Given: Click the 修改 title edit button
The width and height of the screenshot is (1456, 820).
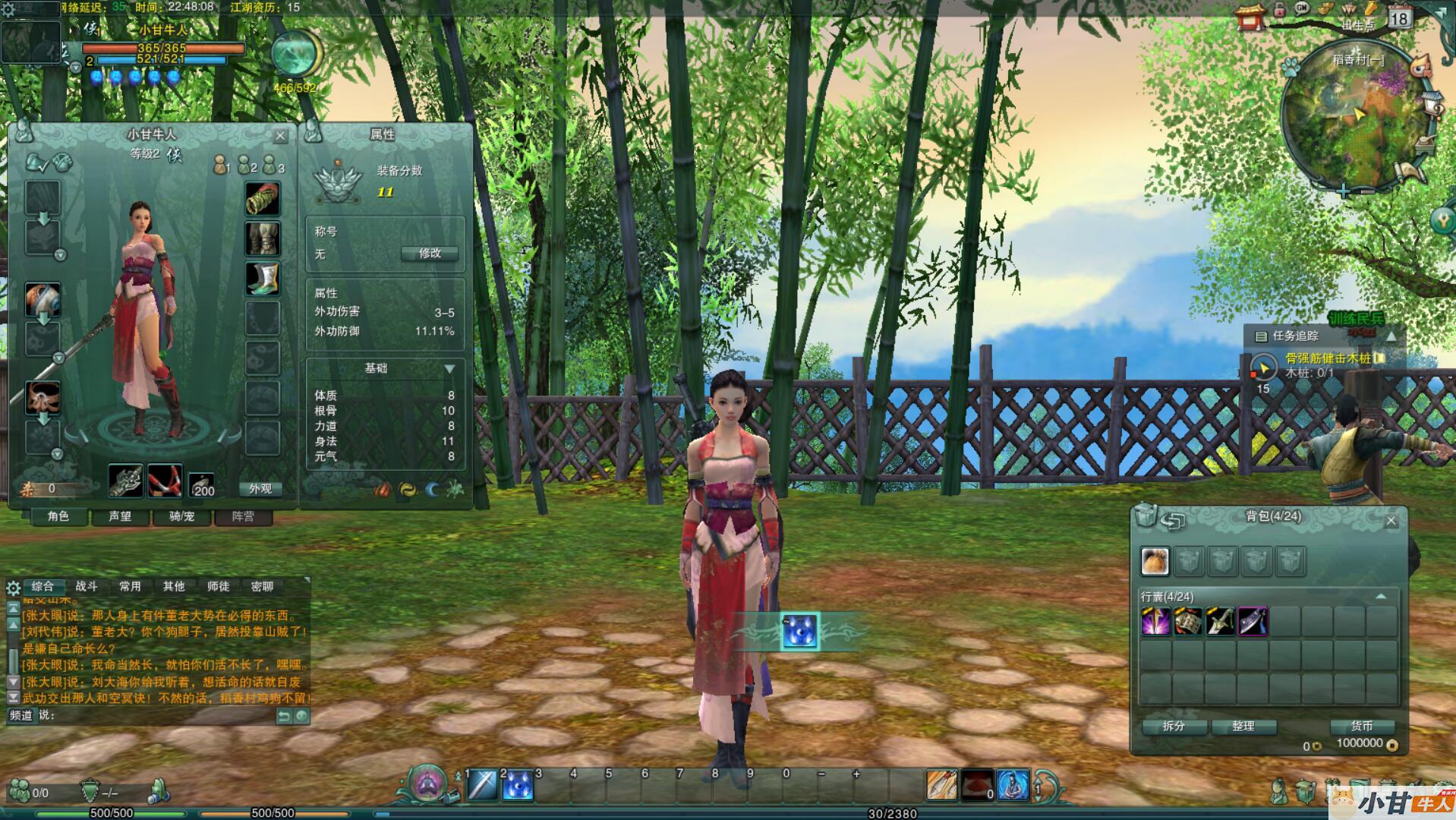Looking at the screenshot, I should coord(430,254).
